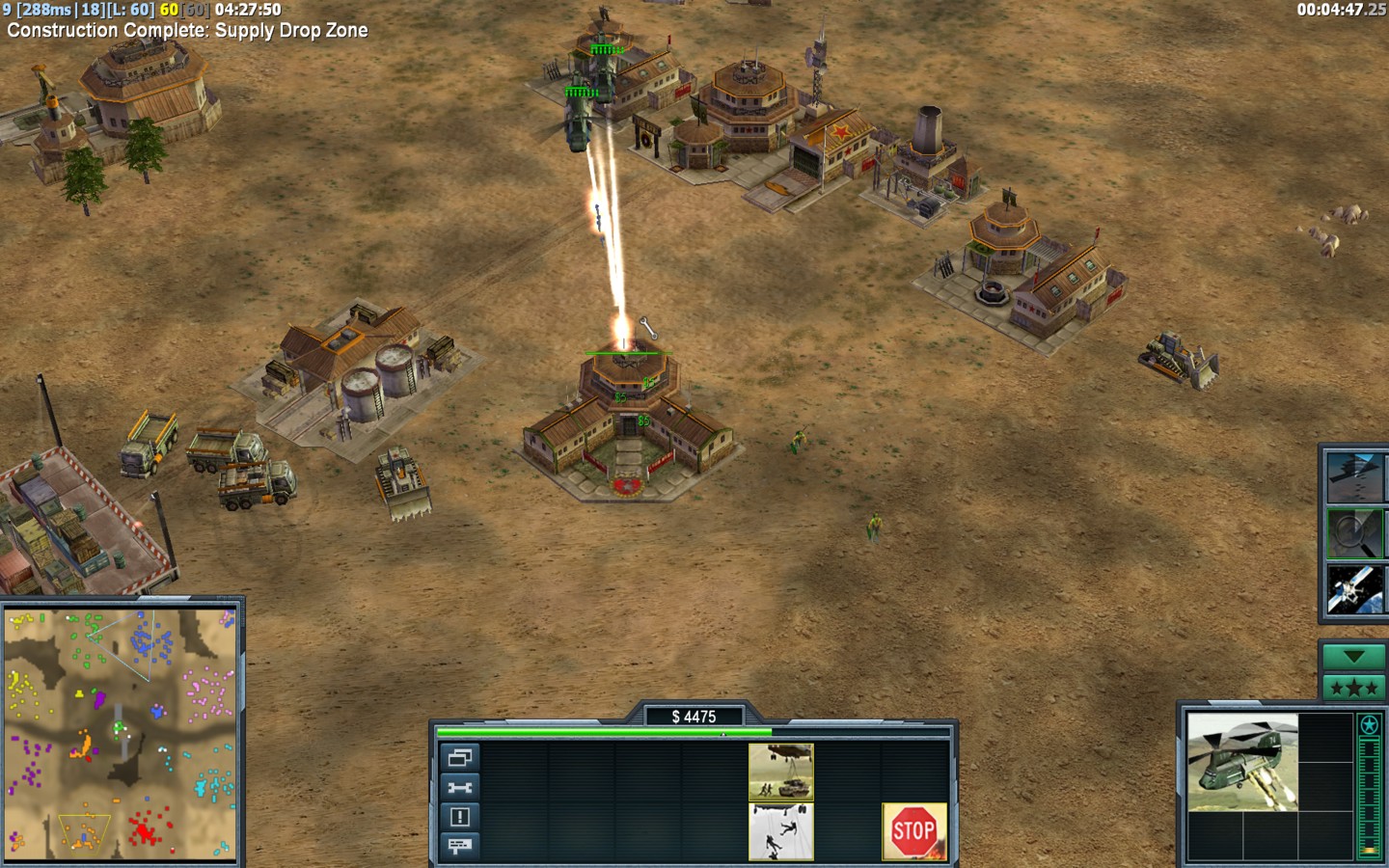1389x868 pixels.
Task: Select the magnifier spy drone power
Action: pyautogui.click(x=1354, y=532)
